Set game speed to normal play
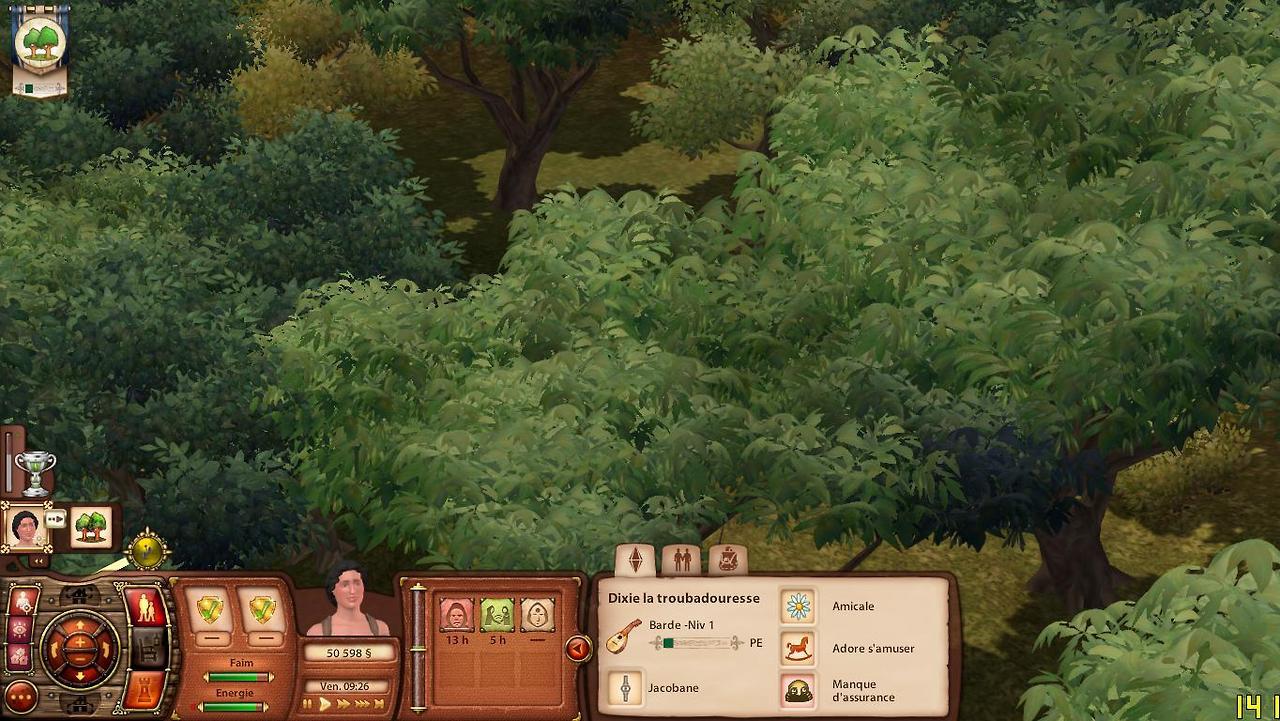 pos(324,704)
